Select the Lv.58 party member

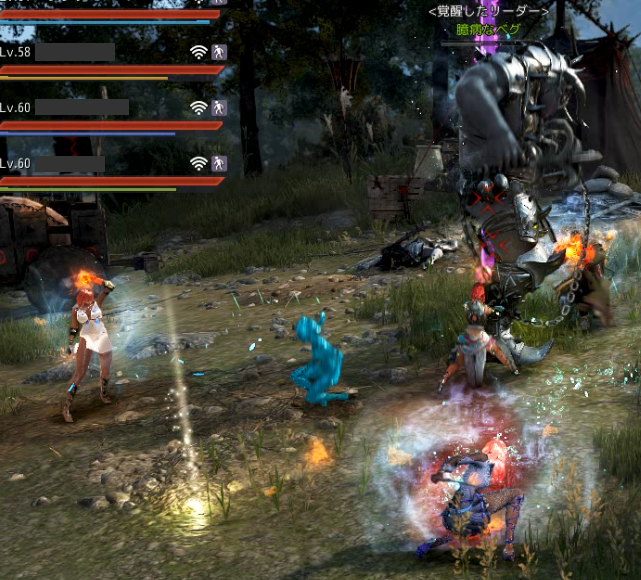[75, 52]
